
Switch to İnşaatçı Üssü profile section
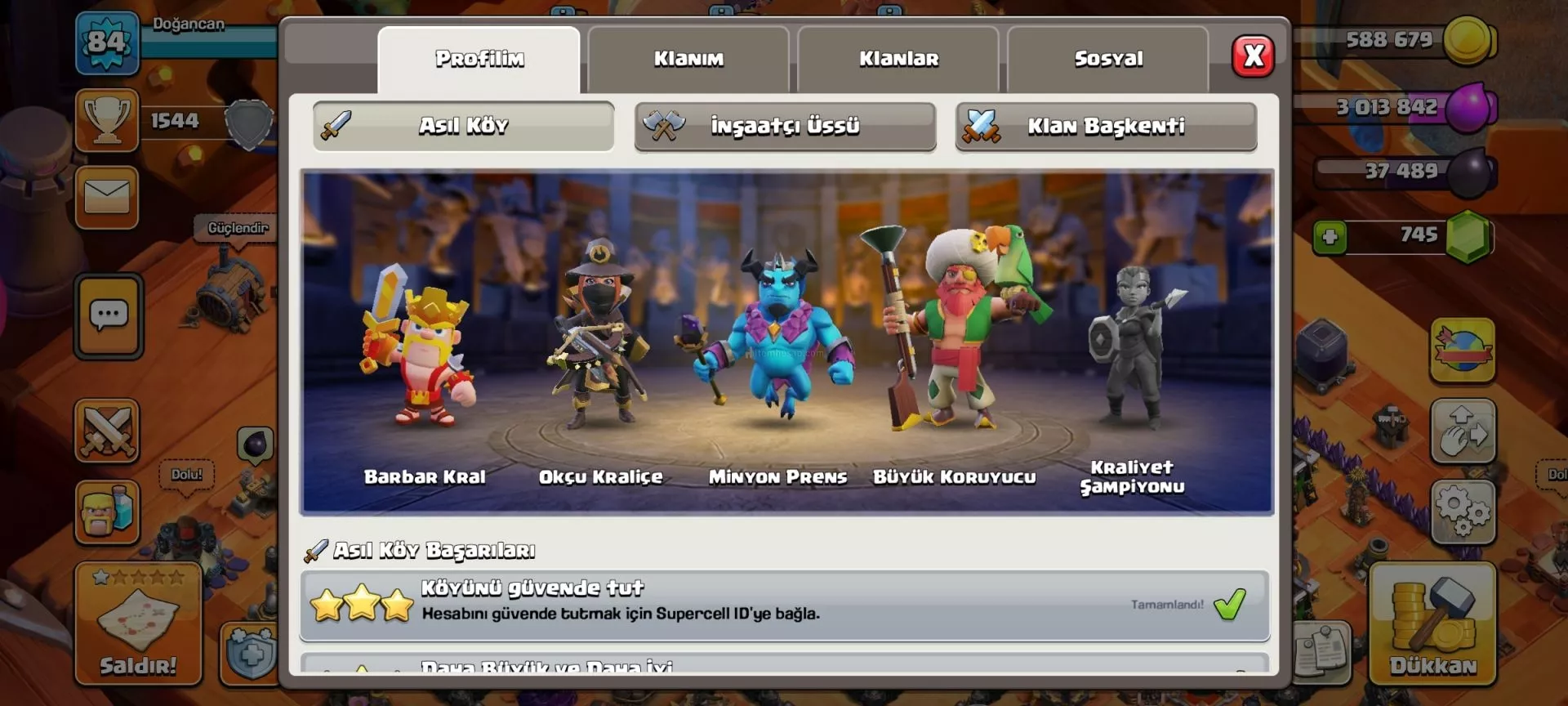click(x=785, y=126)
